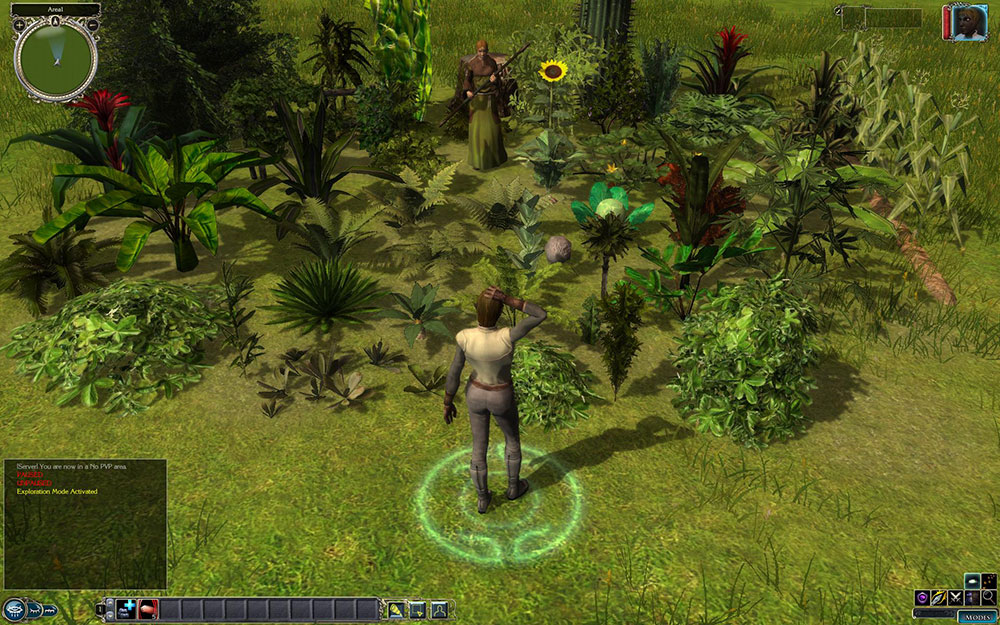The image size is (1000, 625).
Task: Toggle the orange sparkles mode icon
Action: pos(988,581)
